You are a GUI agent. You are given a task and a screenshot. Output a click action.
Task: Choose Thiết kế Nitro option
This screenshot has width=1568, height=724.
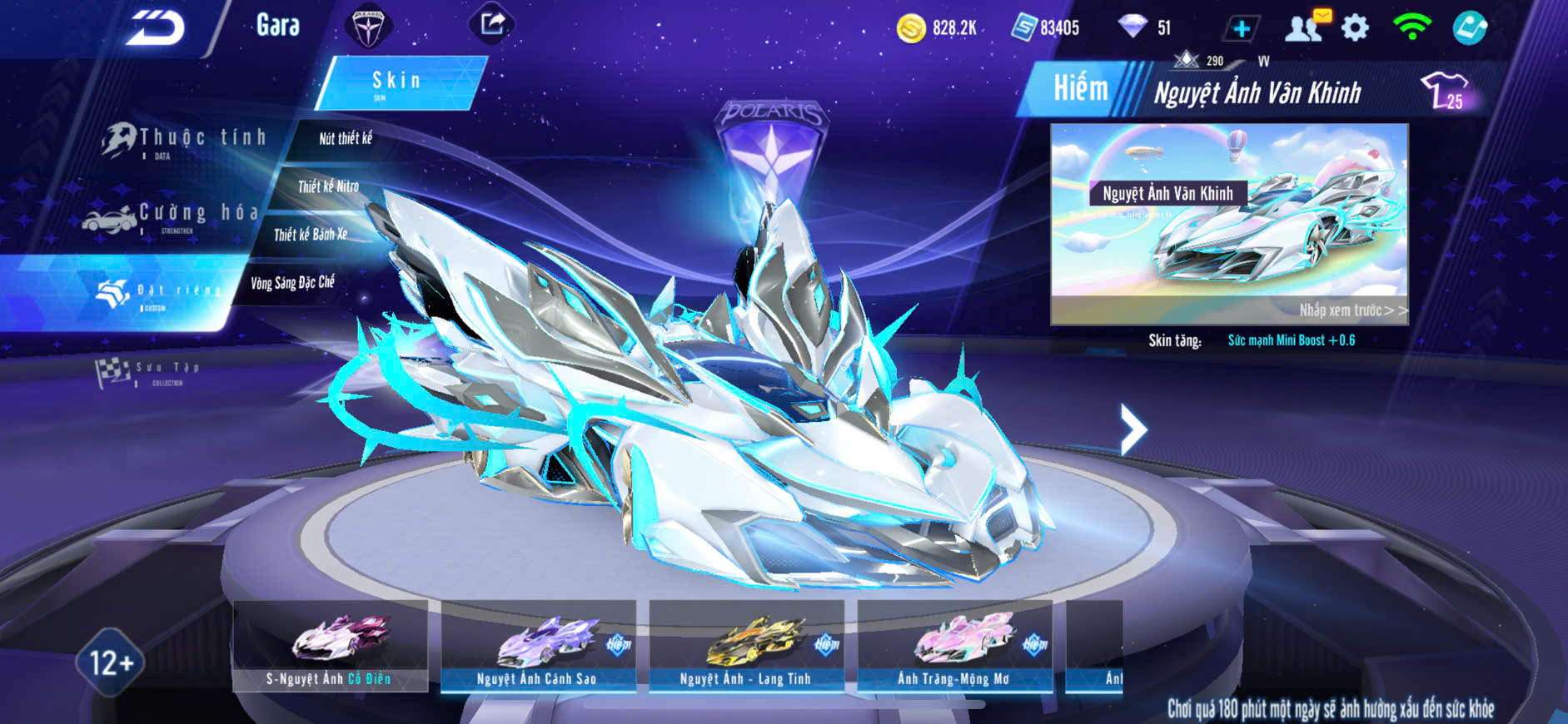coord(328,186)
